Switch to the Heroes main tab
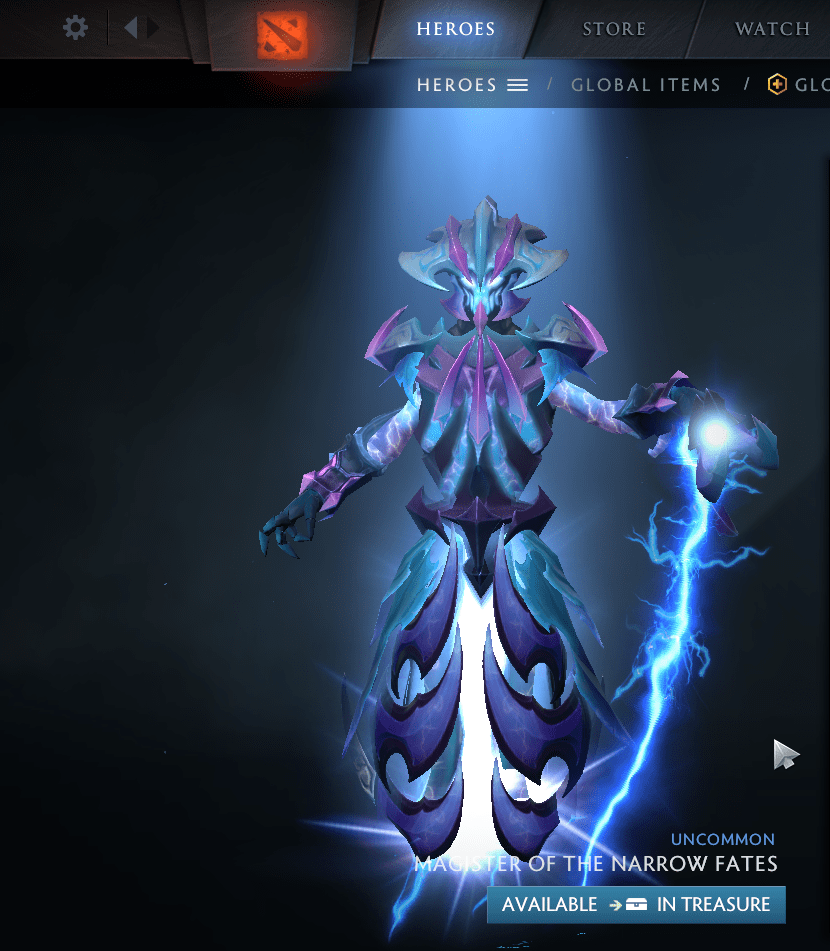 [456, 29]
